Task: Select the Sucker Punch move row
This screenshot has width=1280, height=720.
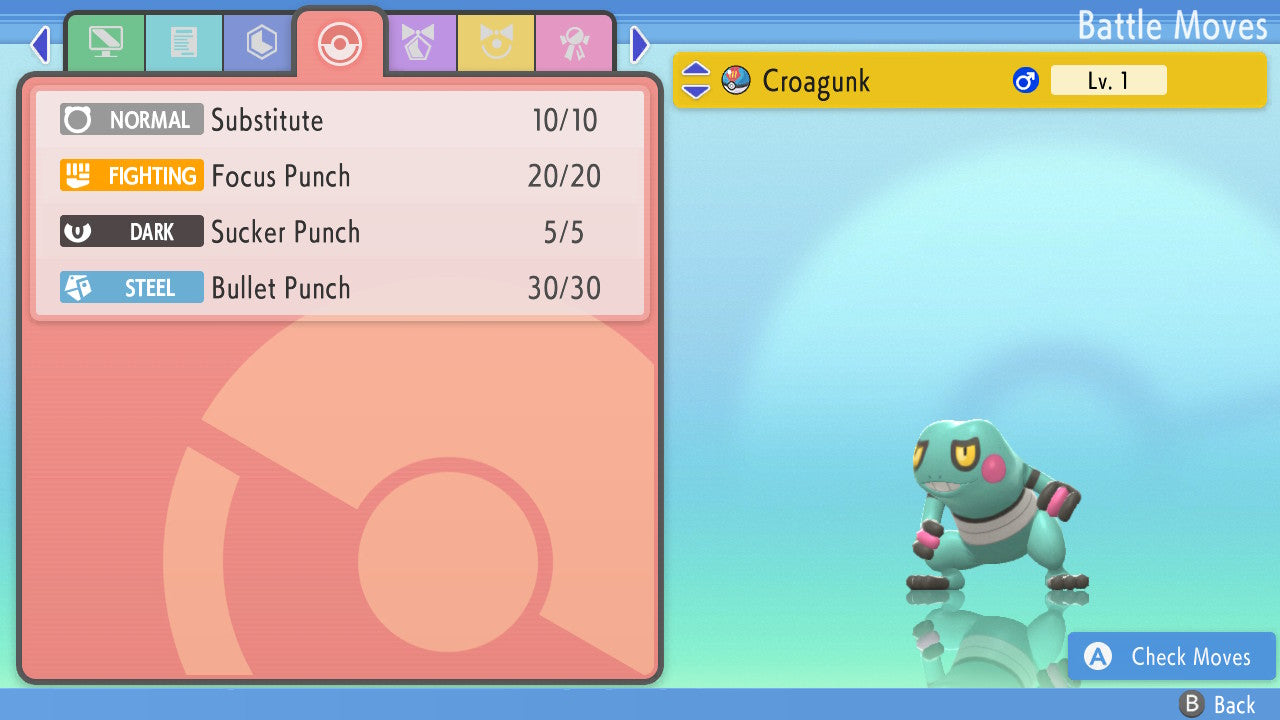Action: 340,232
